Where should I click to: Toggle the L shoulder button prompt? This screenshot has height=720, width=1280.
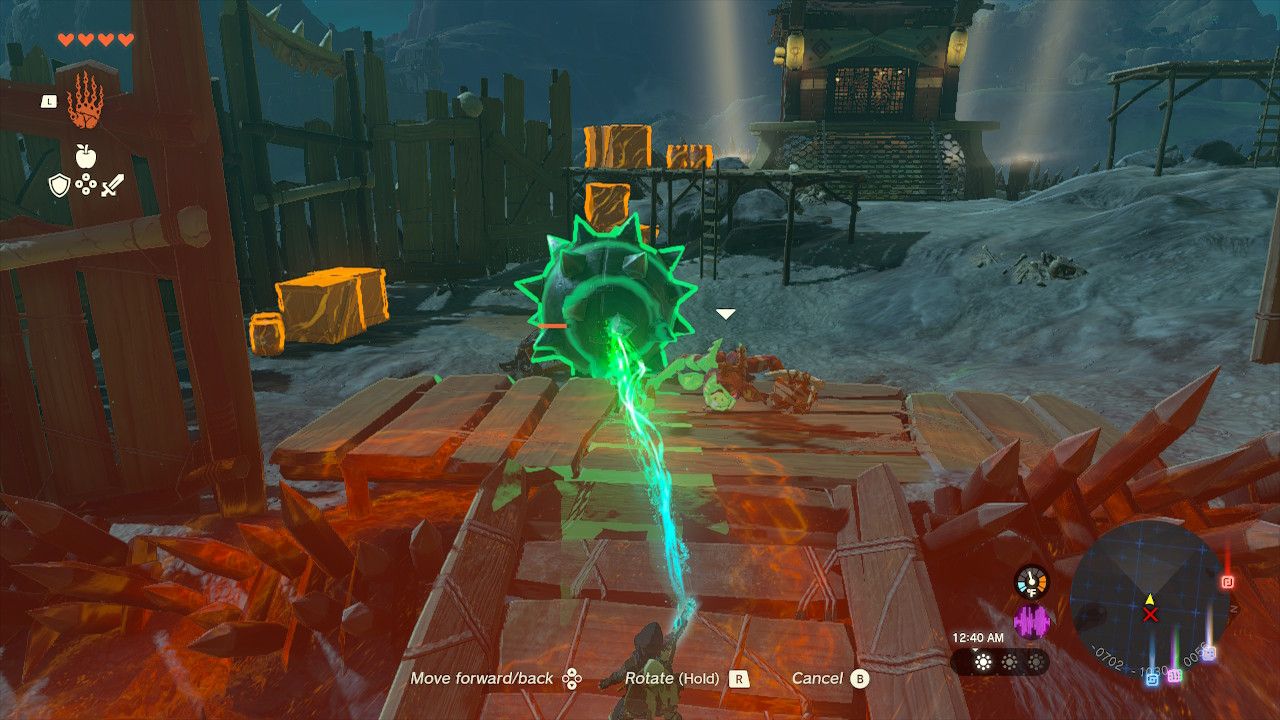(49, 102)
